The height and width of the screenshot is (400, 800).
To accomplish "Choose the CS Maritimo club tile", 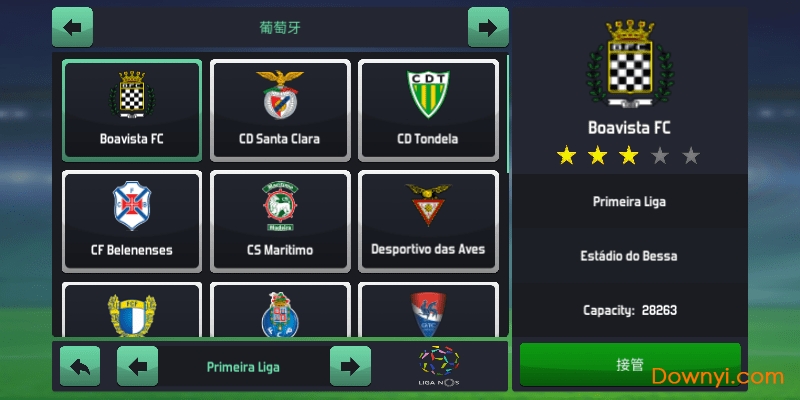I will tap(280, 221).
